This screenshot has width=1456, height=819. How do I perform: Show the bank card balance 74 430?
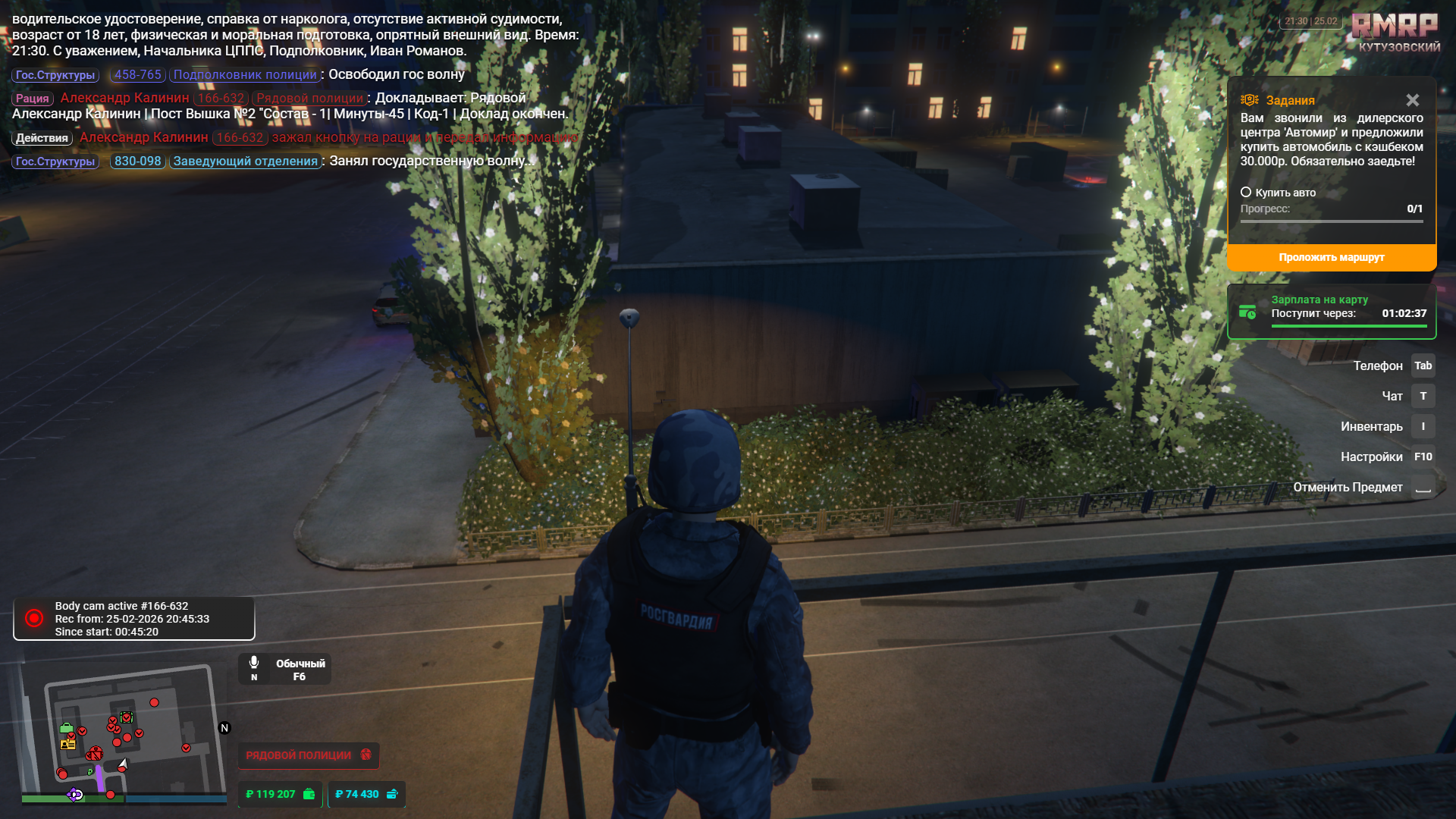click(366, 794)
